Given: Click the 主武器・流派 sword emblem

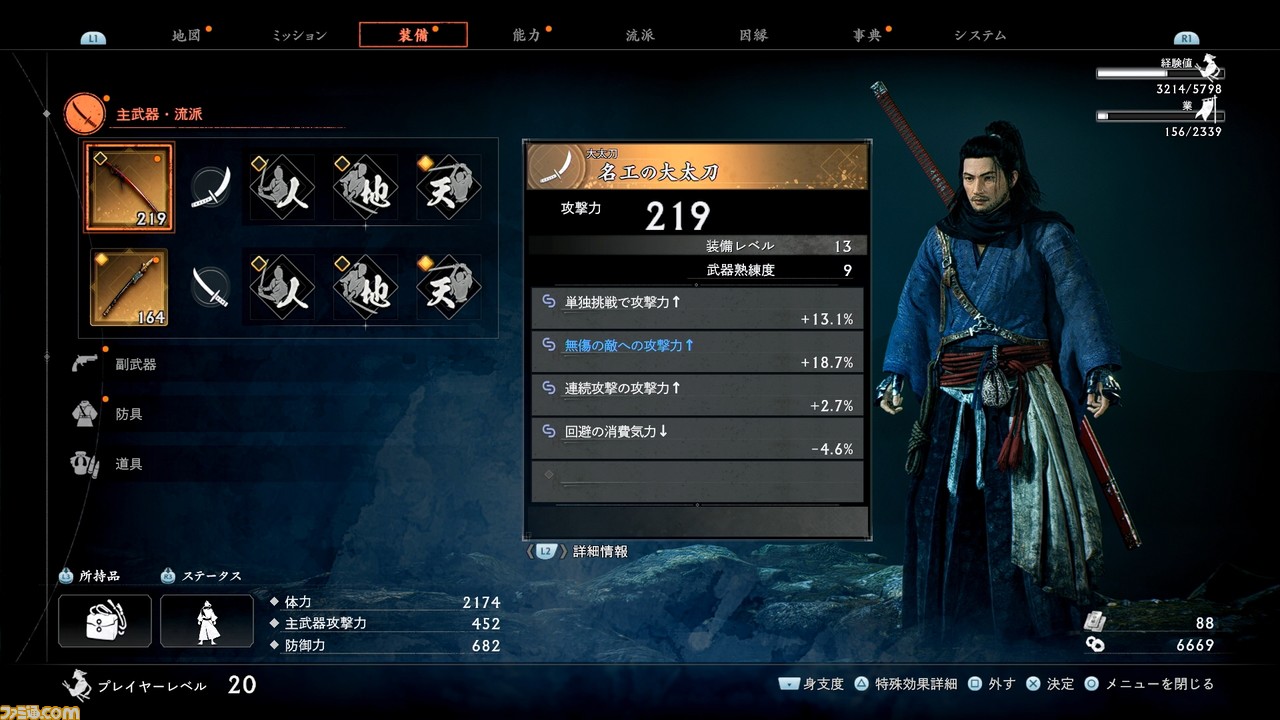Looking at the screenshot, I should [x=85, y=114].
